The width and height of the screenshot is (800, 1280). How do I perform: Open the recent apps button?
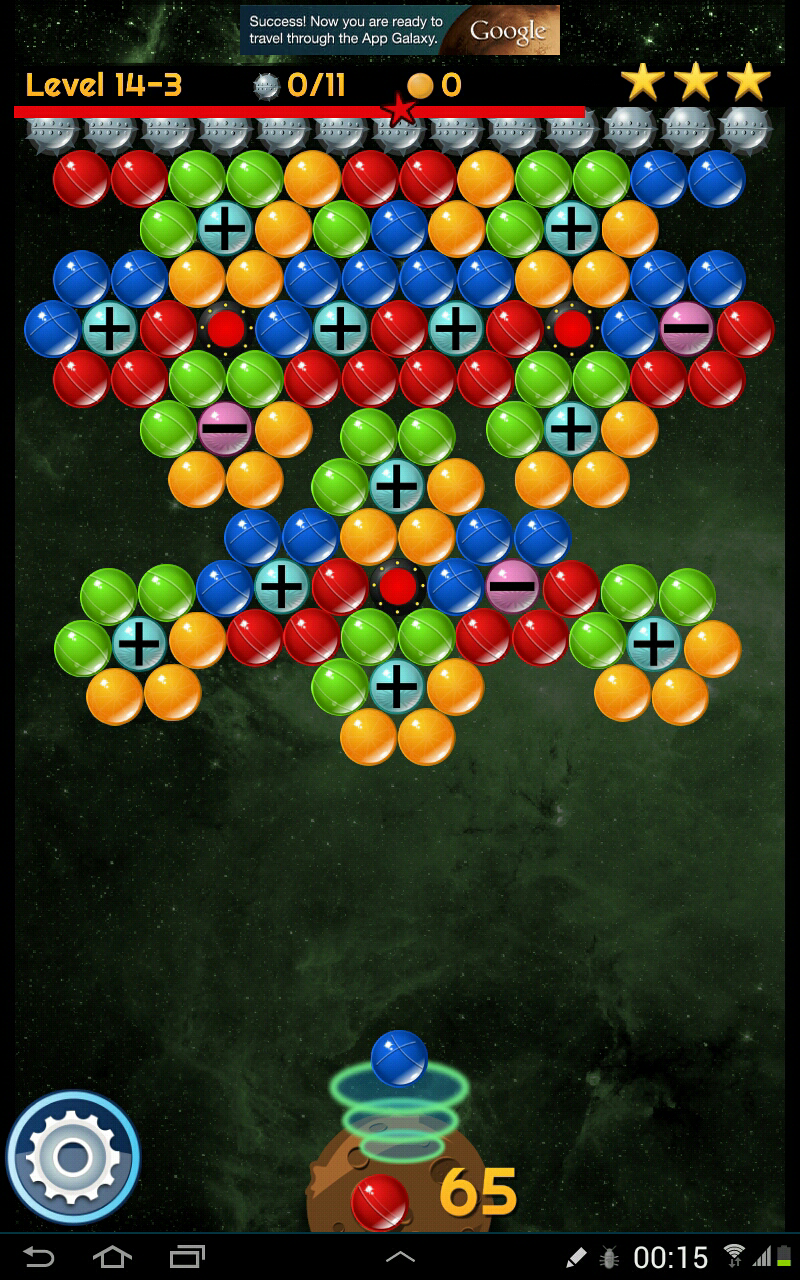[187, 1256]
